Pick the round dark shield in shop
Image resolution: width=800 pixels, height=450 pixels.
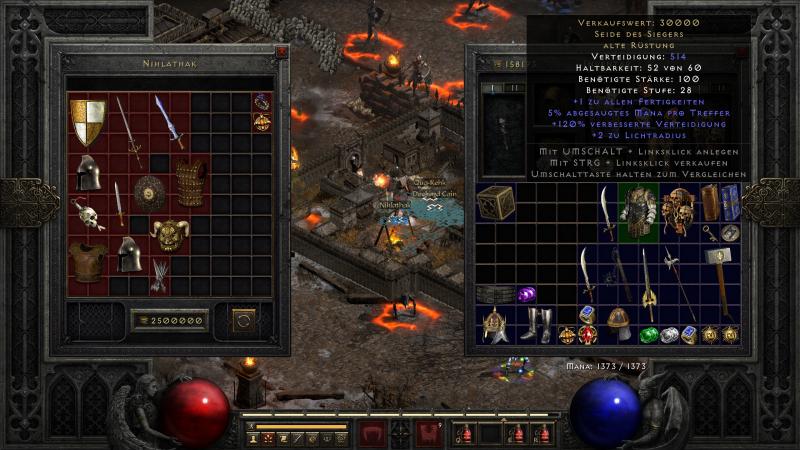tap(150, 191)
